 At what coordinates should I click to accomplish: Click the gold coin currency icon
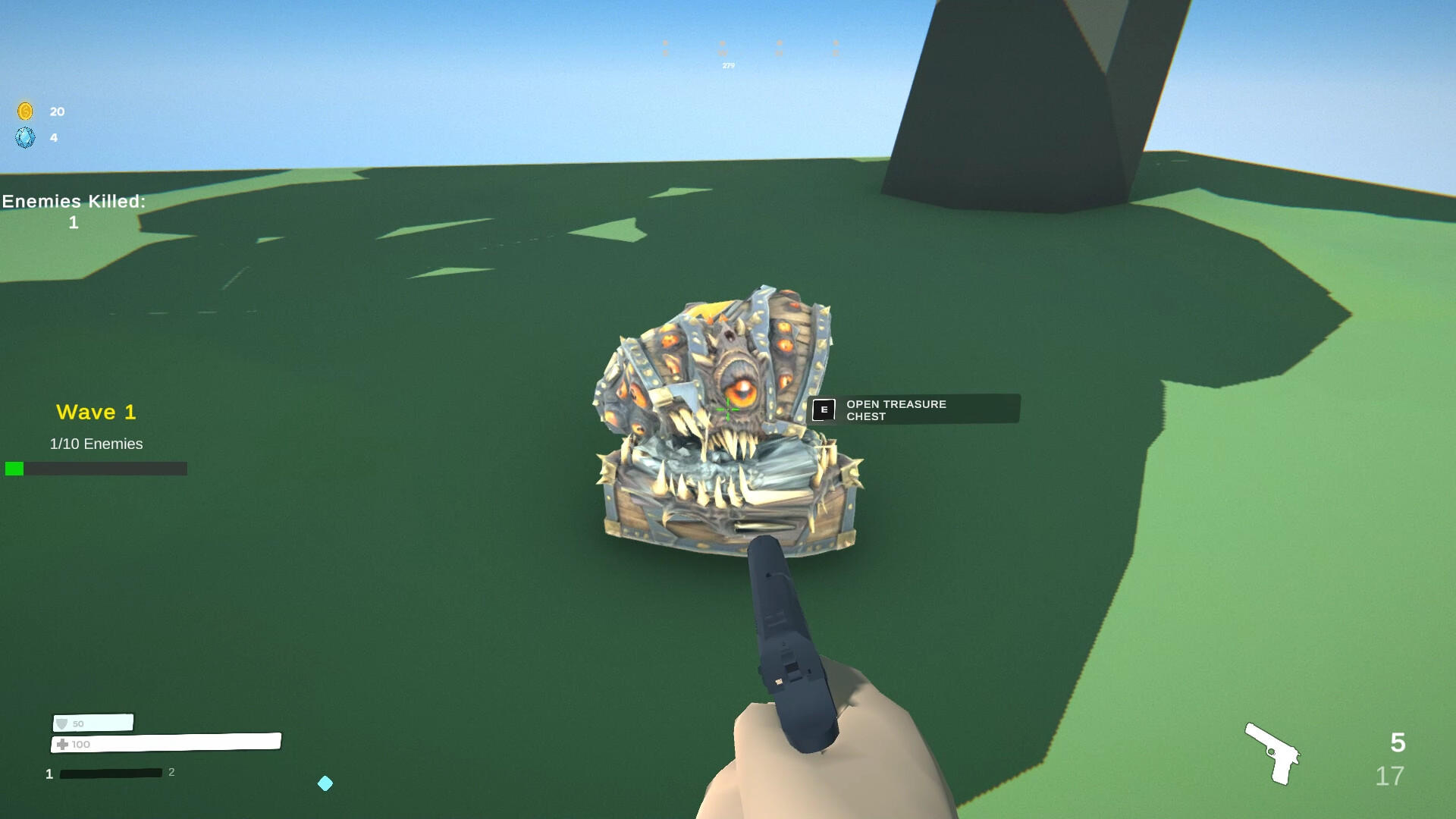click(24, 111)
